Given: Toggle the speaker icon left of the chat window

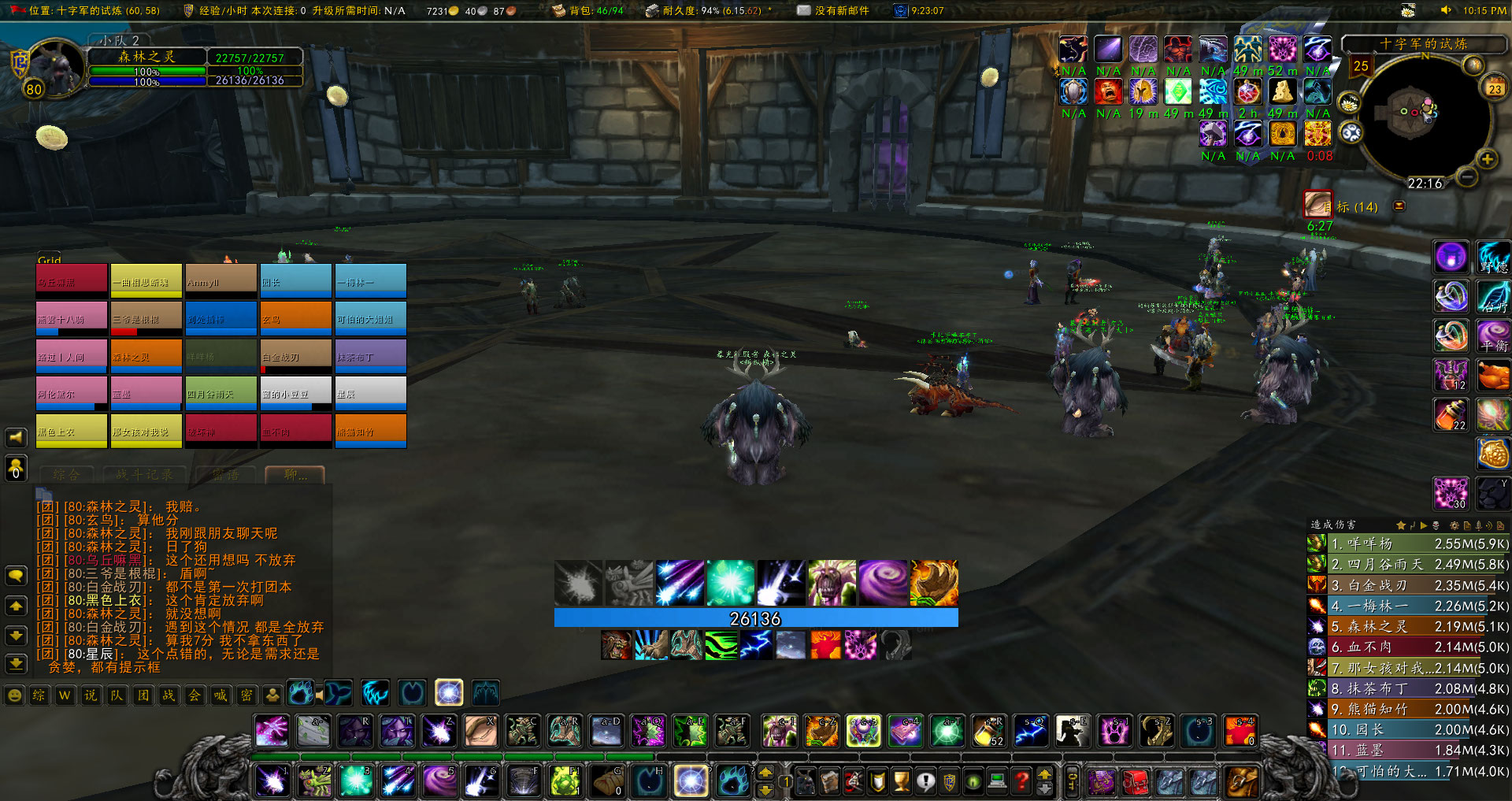Looking at the screenshot, I should [15, 438].
